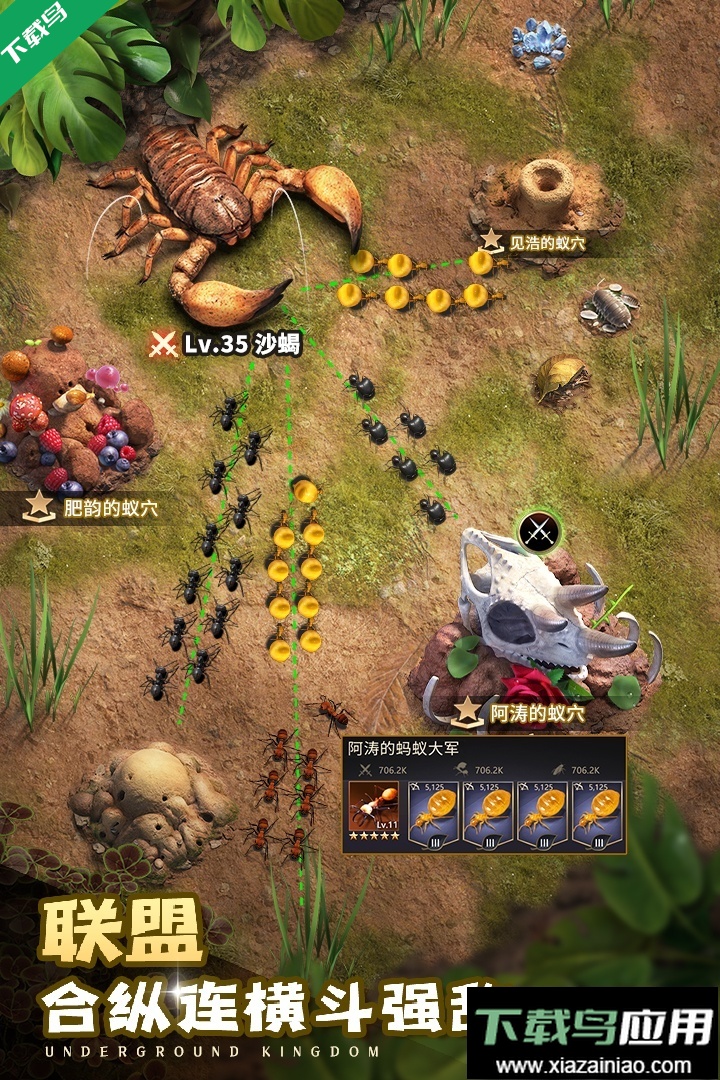Choose the 肥韵的蚁穴 nest label
This screenshot has height=1080, width=720.
93,508
